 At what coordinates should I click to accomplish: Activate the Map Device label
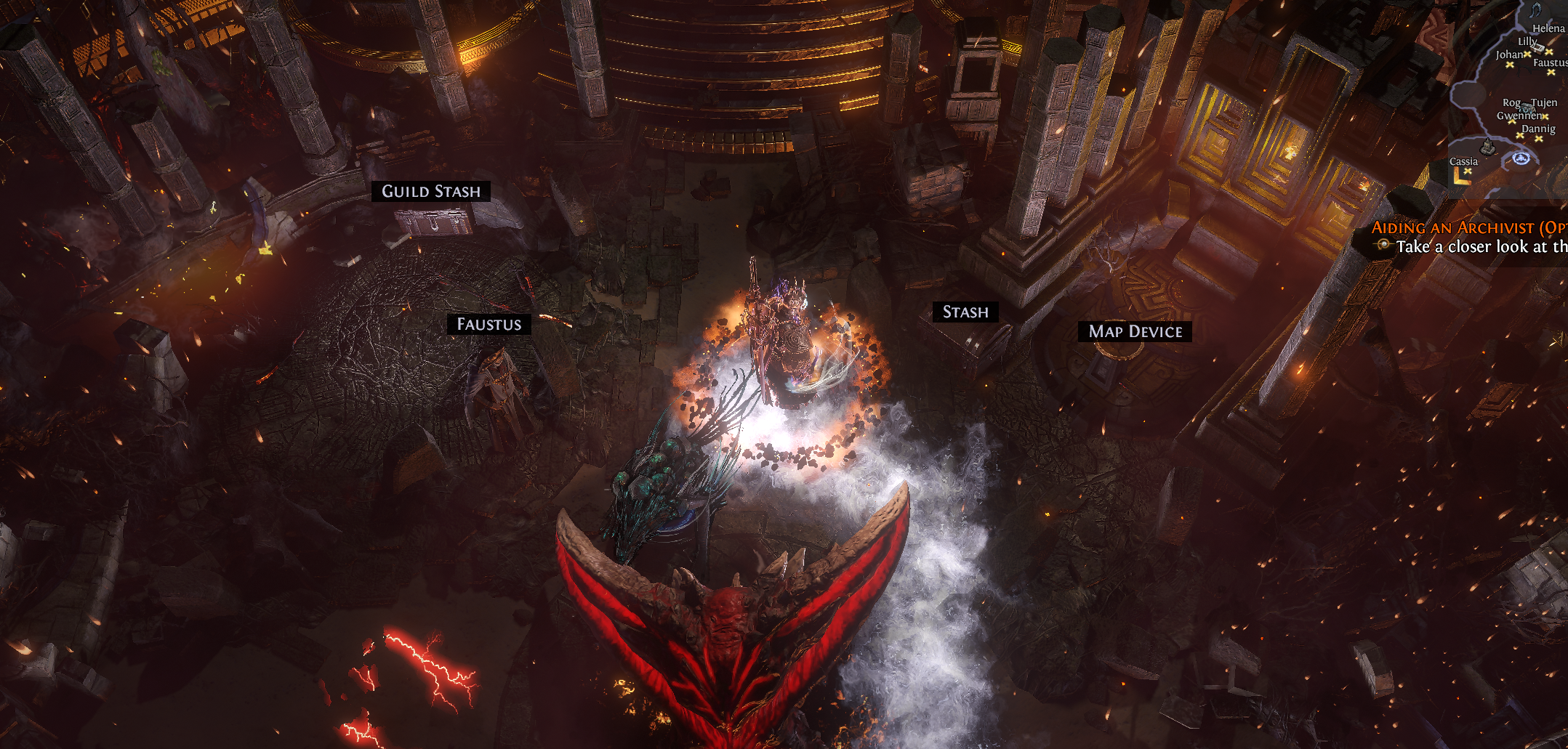point(1135,331)
